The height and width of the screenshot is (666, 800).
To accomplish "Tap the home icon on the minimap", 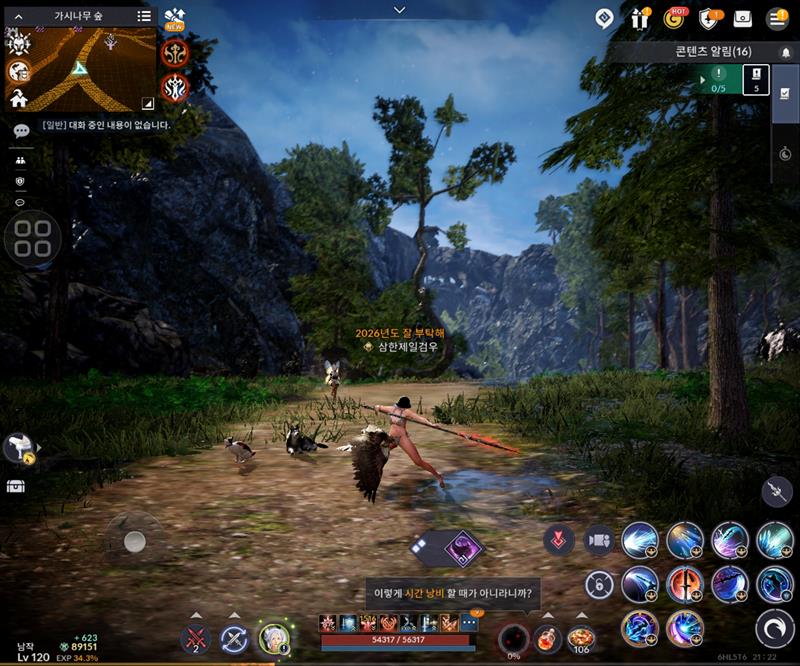I will [18, 99].
